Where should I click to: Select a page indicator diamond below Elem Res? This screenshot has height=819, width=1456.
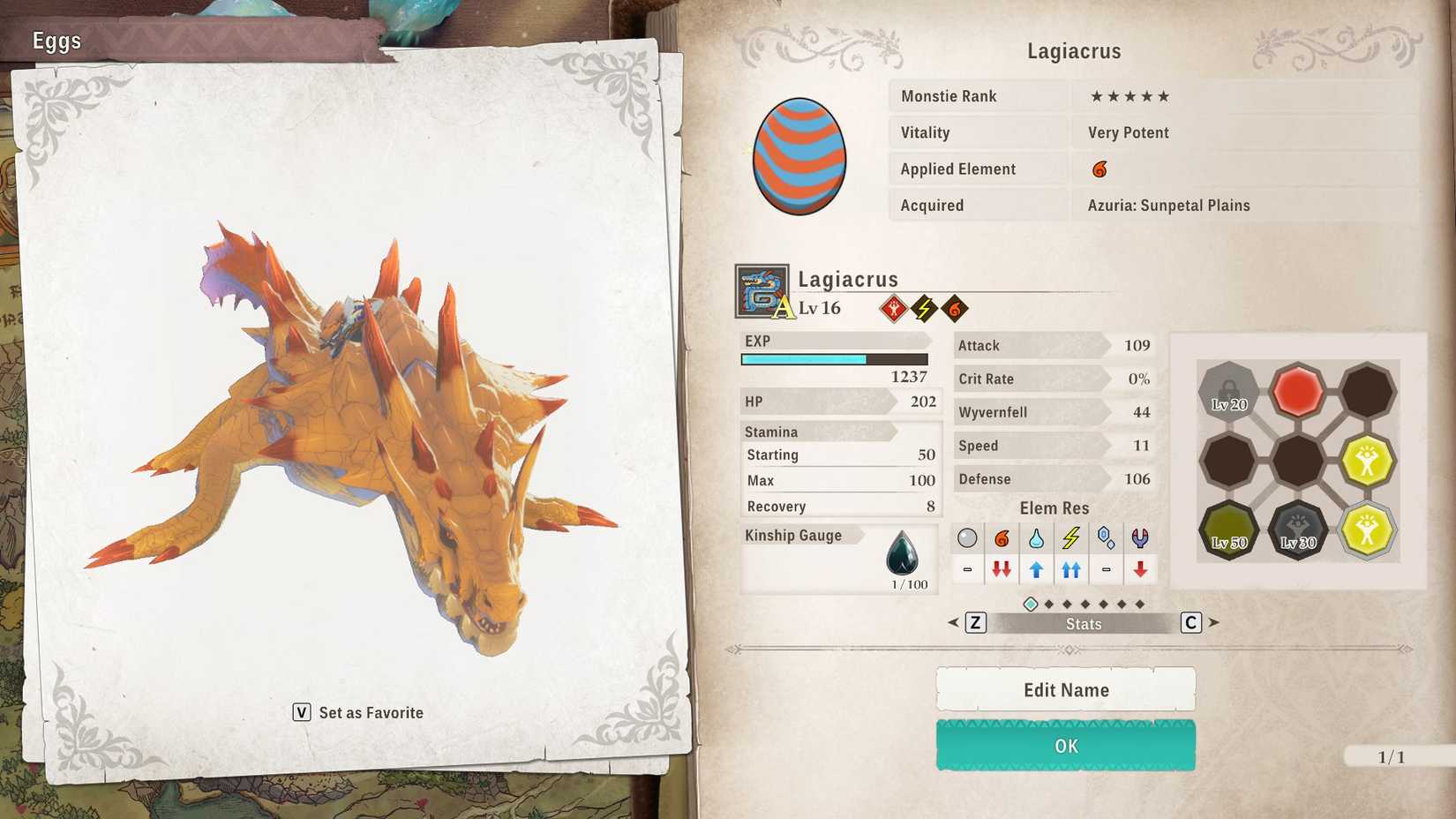click(1029, 604)
